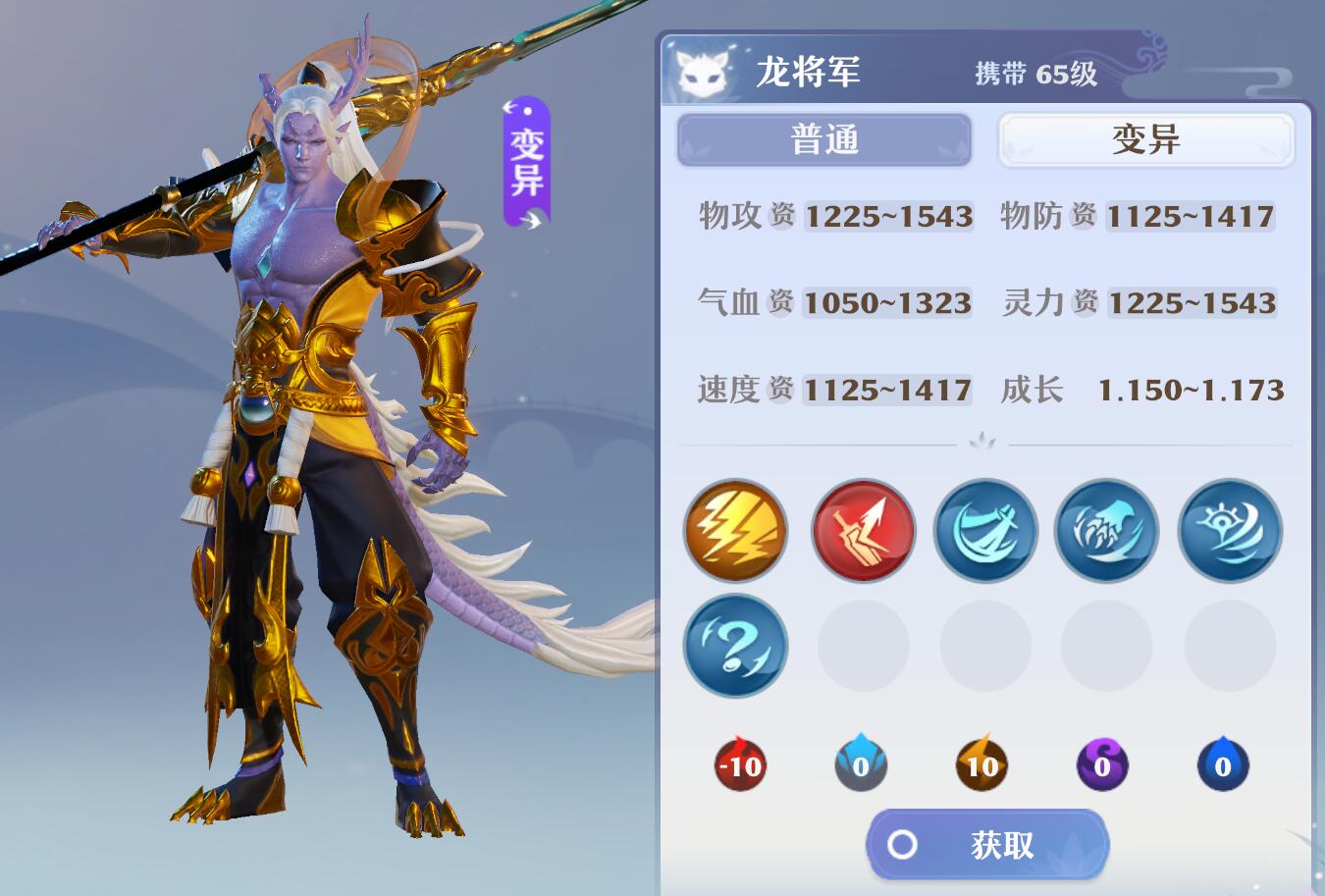Image resolution: width=1325 pixels, height=896 pixels.
Task: Select the blue eye-swirl skill icon
Action: [1229, 531]
